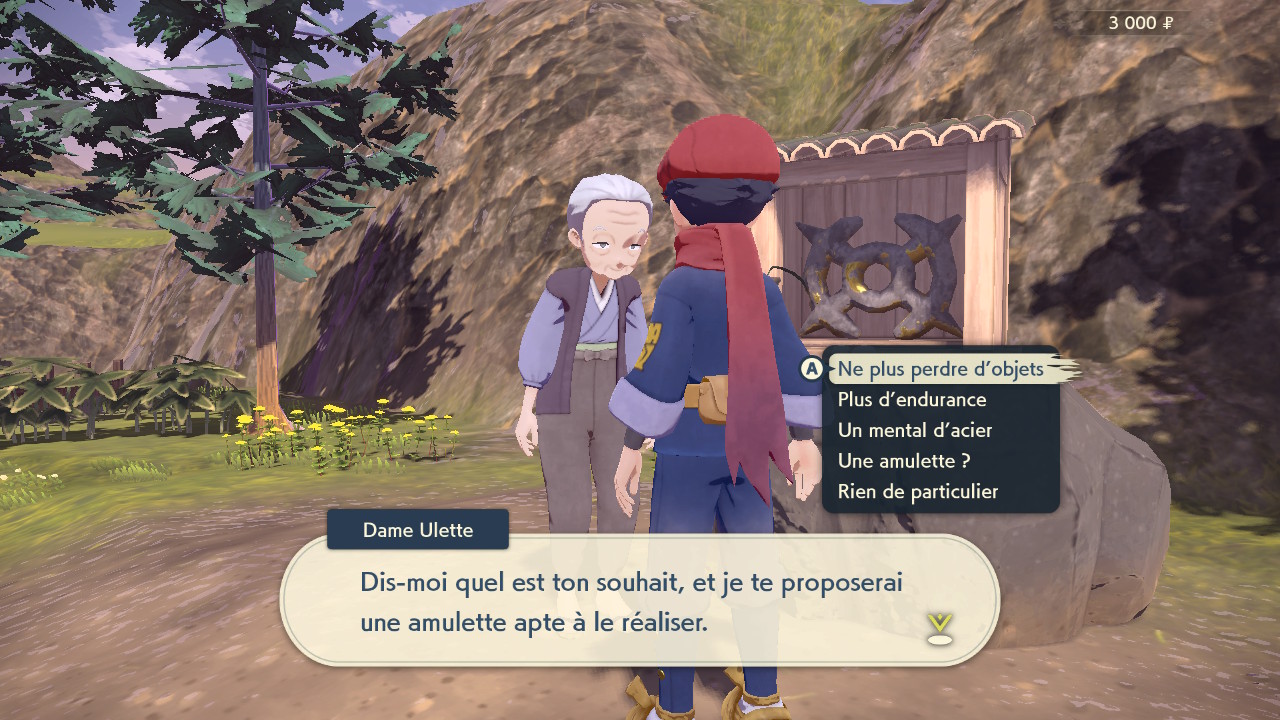Advance dialogue with the yellow arrow indicator
Image resolution: width=1280 pixels, height=720 pixels.
point(940,629)
